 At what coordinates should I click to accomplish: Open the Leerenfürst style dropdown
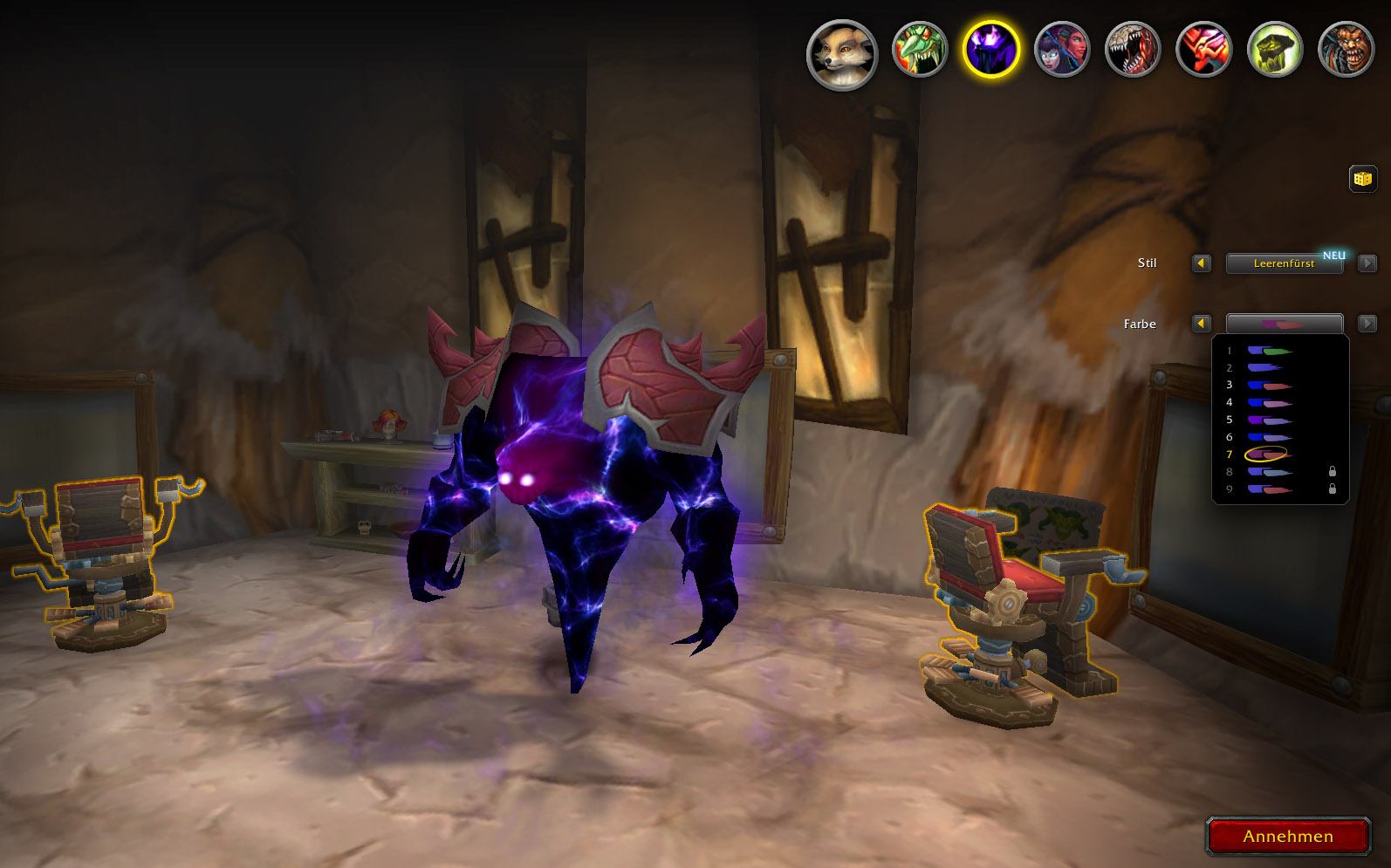[1284, 263]
